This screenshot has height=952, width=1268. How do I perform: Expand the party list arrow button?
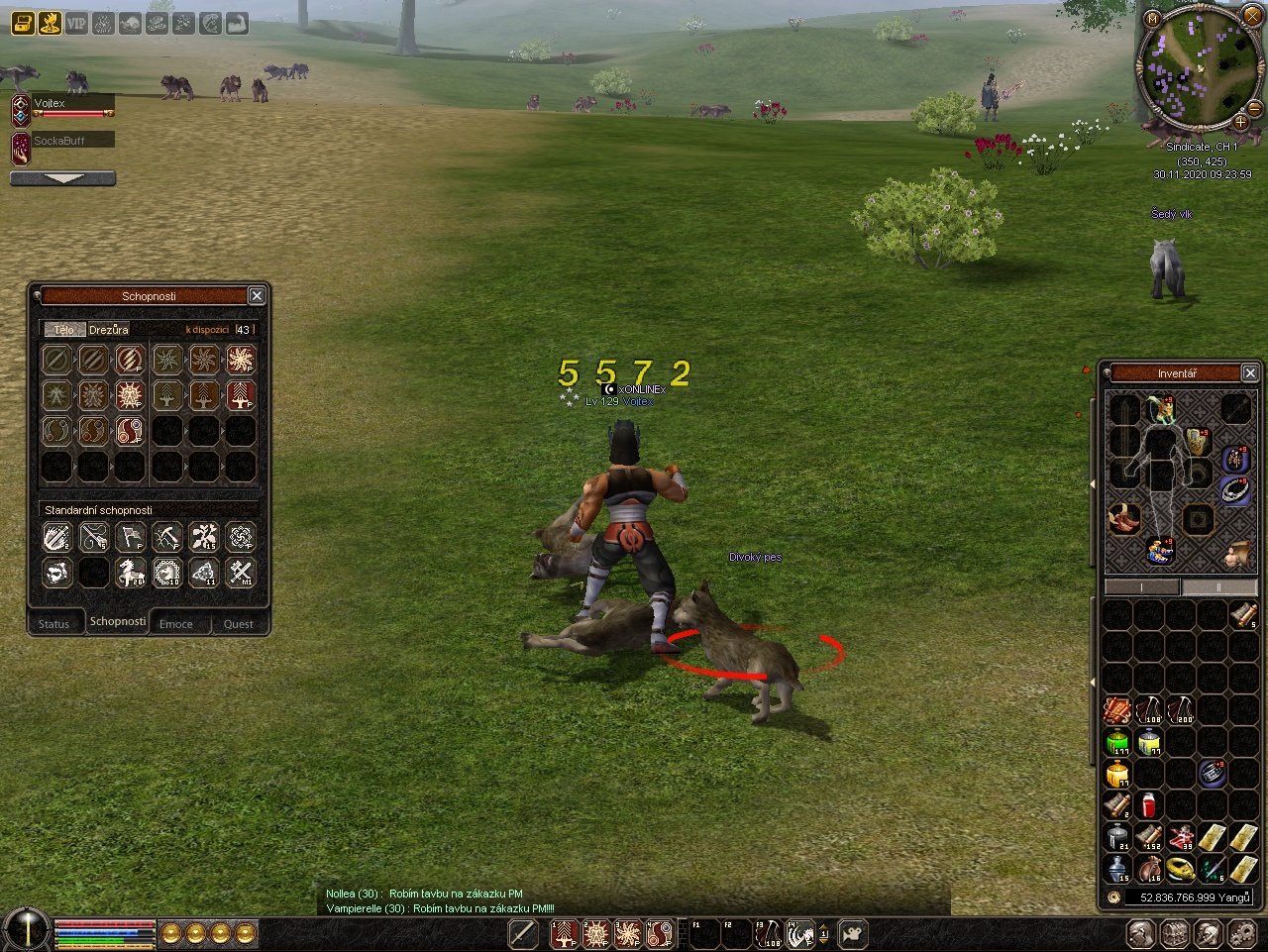pyautogui.click(x=62, y=179)
